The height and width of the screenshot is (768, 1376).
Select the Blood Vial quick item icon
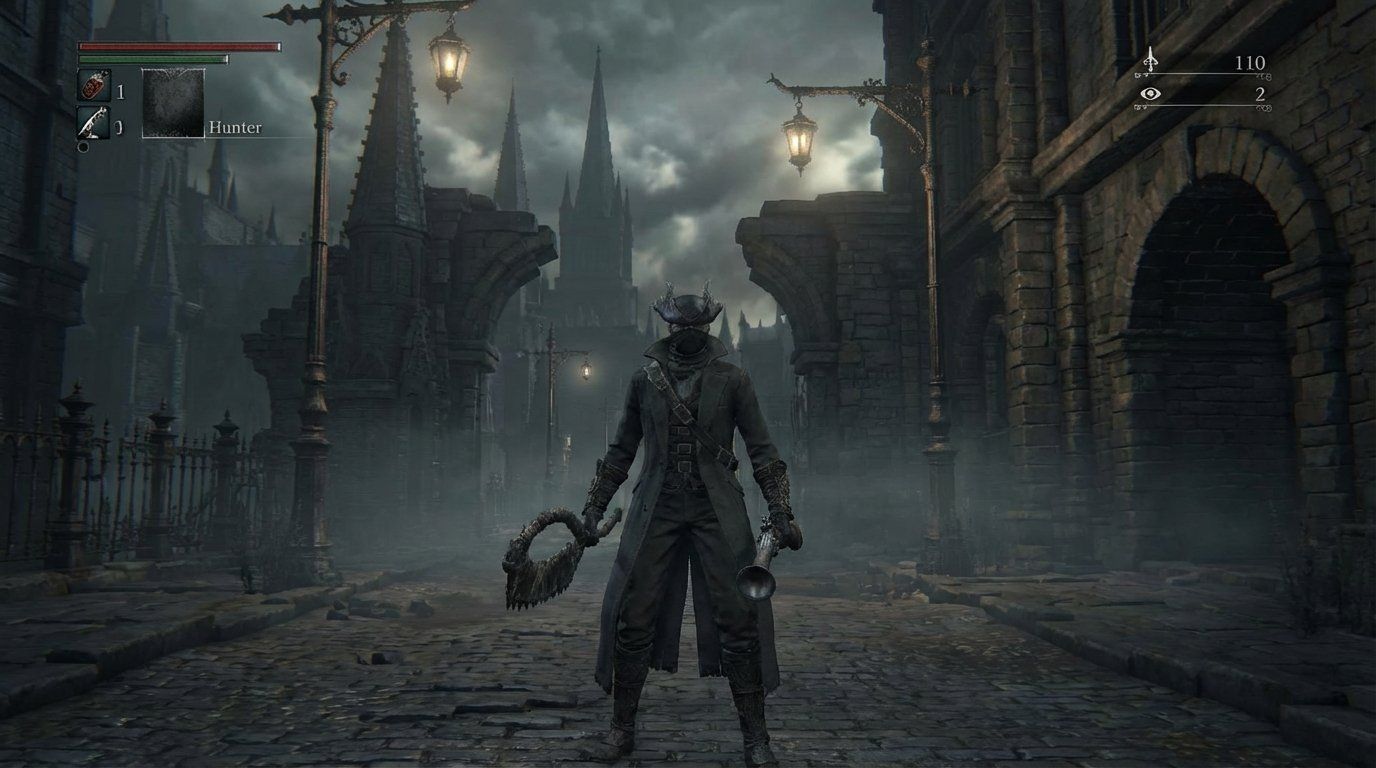[94, 85]
